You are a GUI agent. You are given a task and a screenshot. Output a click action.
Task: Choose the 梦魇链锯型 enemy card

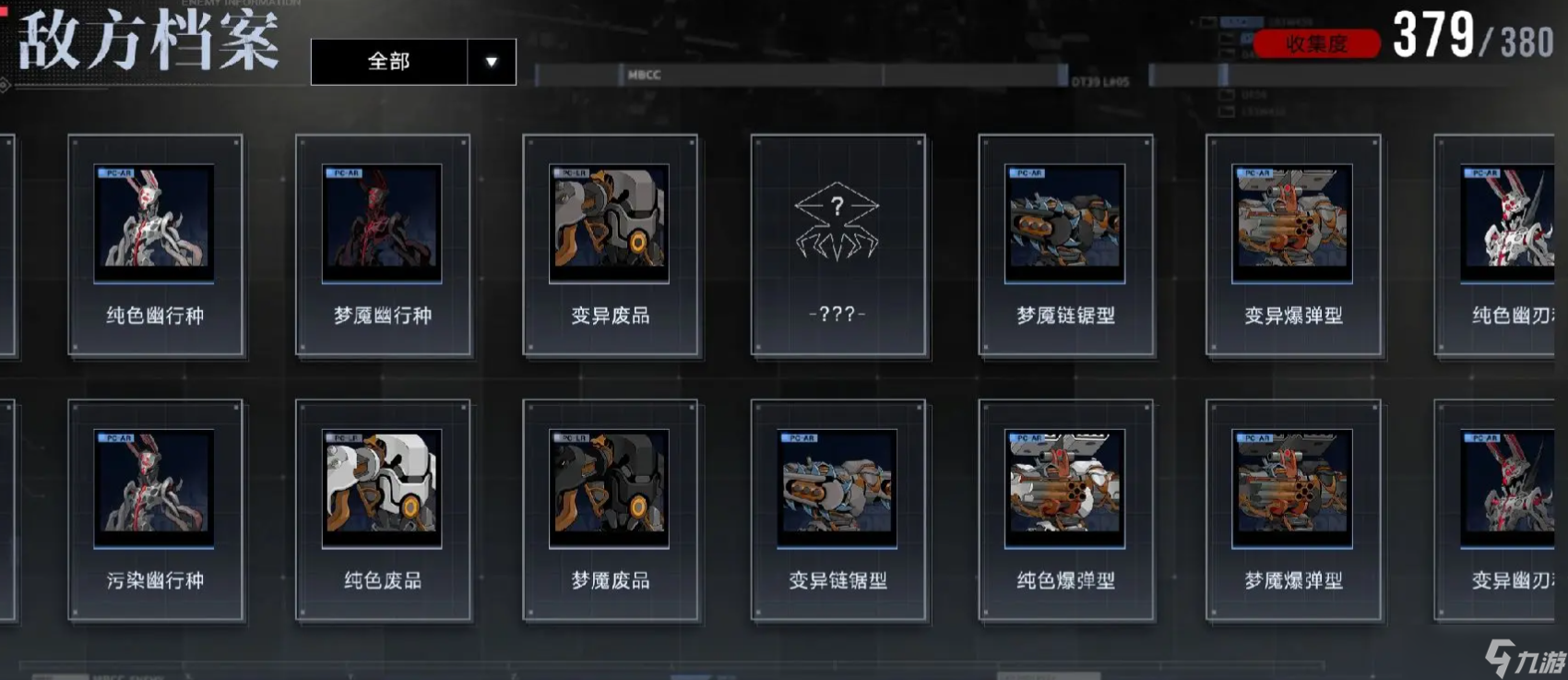point(1065,245)
